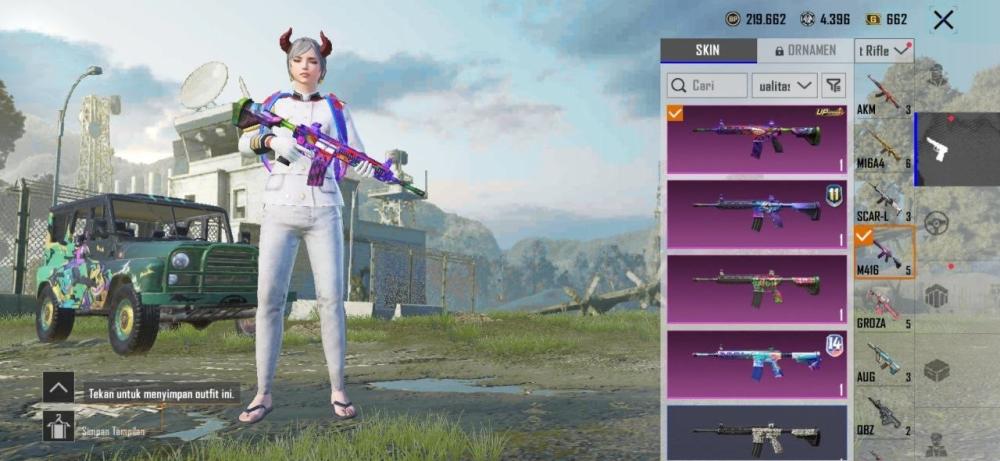Select the blue M416 skin with badge 14
This screenshot has width=1000, height=461.
(757, 362)
